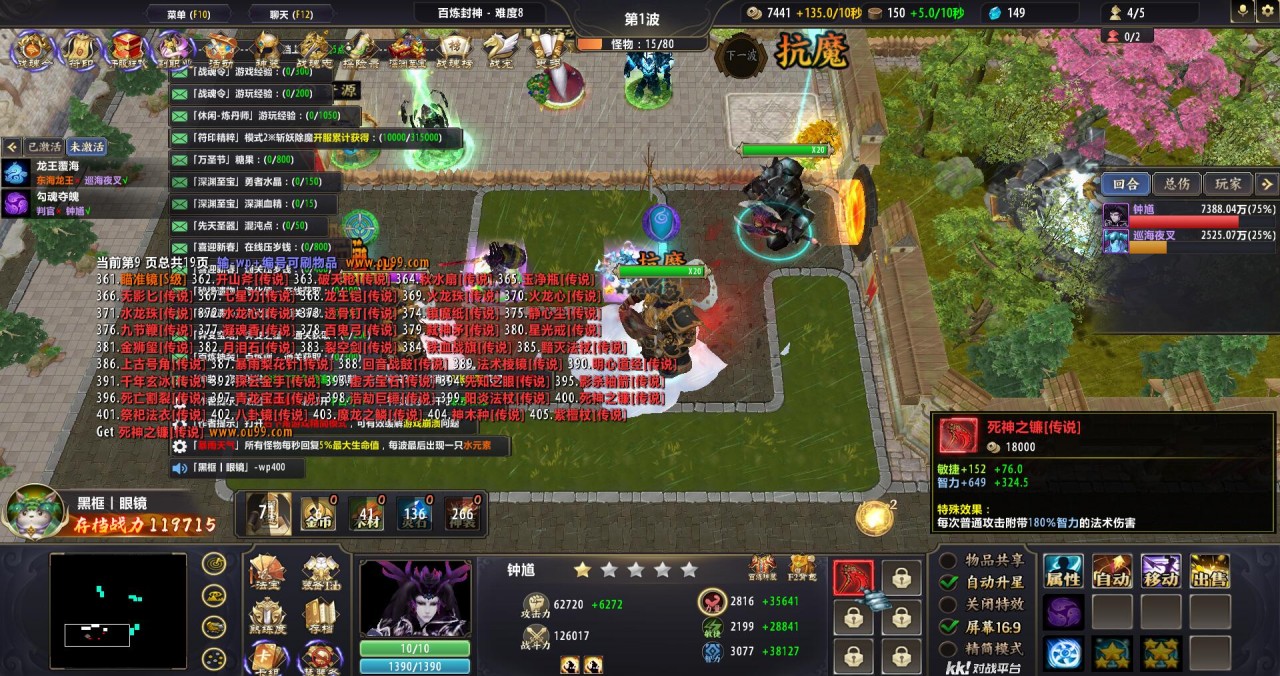Toggle the 物品共享 checkbox
The image size is (1280, 676).
tap(949, 560)
